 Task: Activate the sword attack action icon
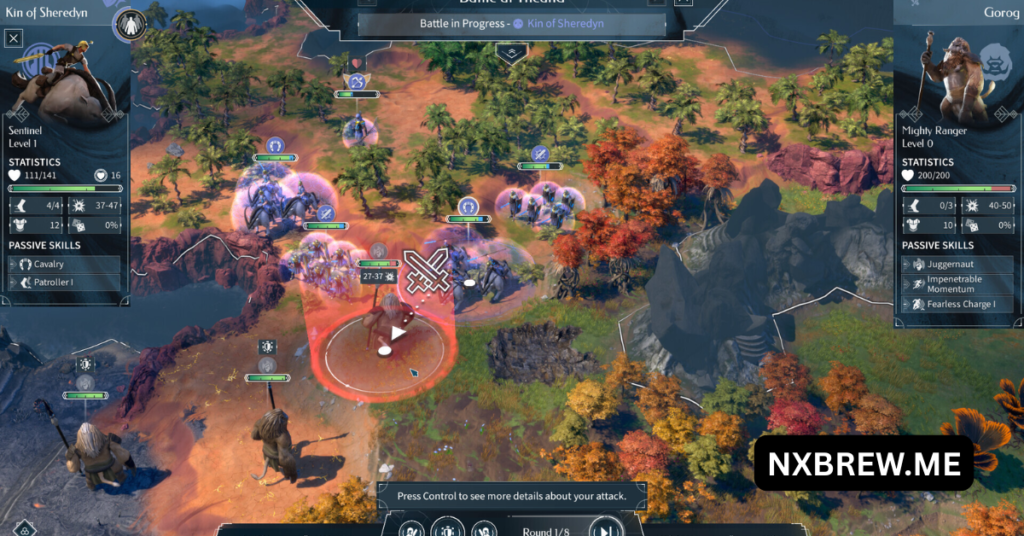pyautogui.click(x=412, y=528)
